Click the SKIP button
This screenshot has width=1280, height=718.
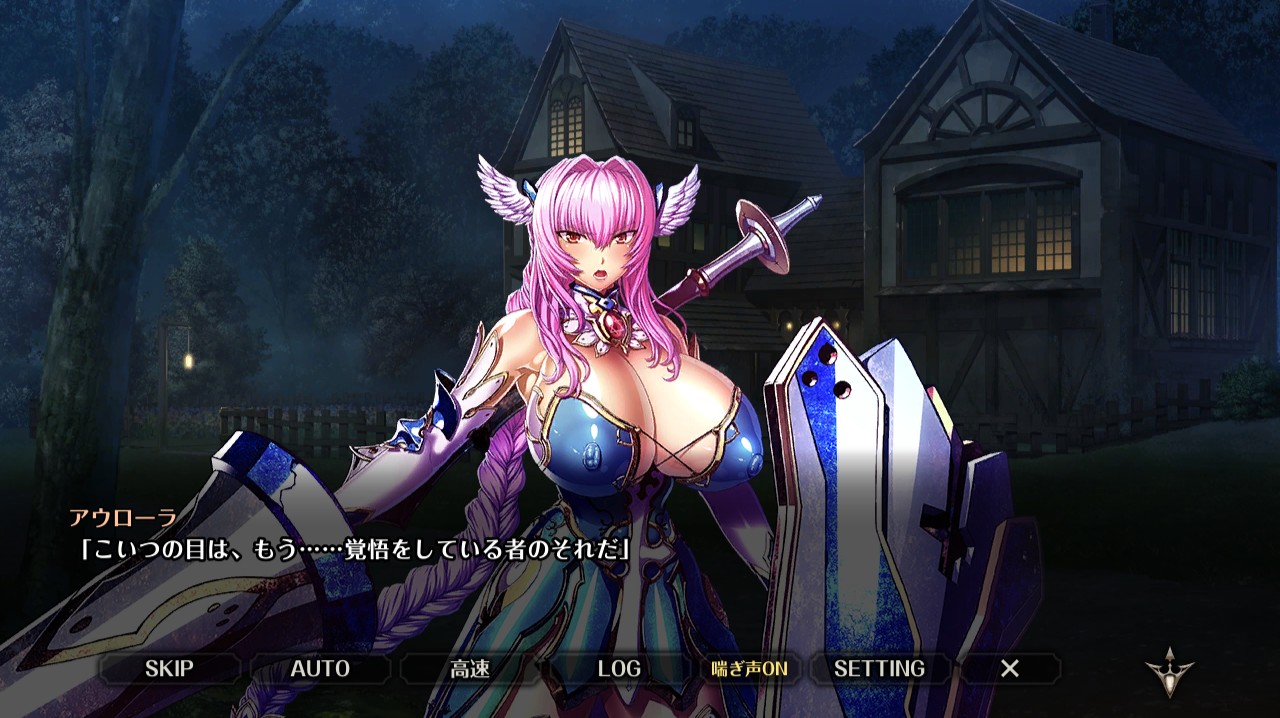(169, 668)
